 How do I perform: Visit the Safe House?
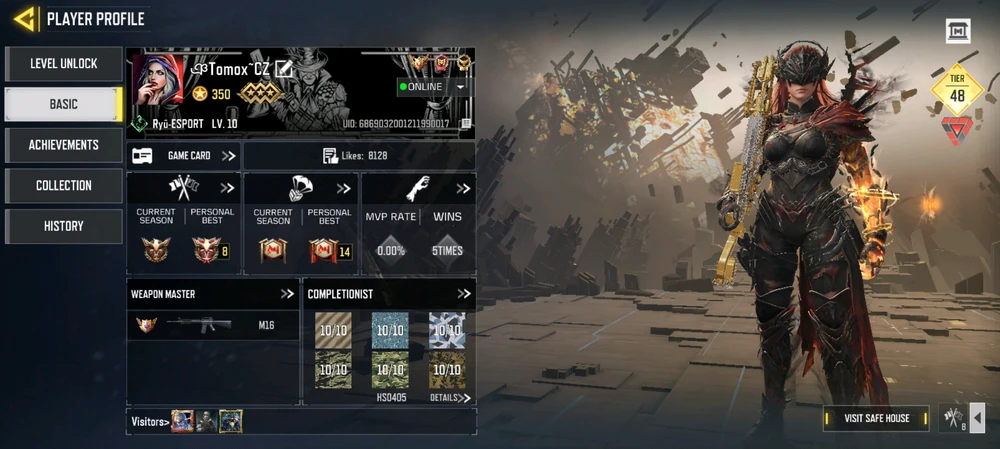tap(876, 418)
